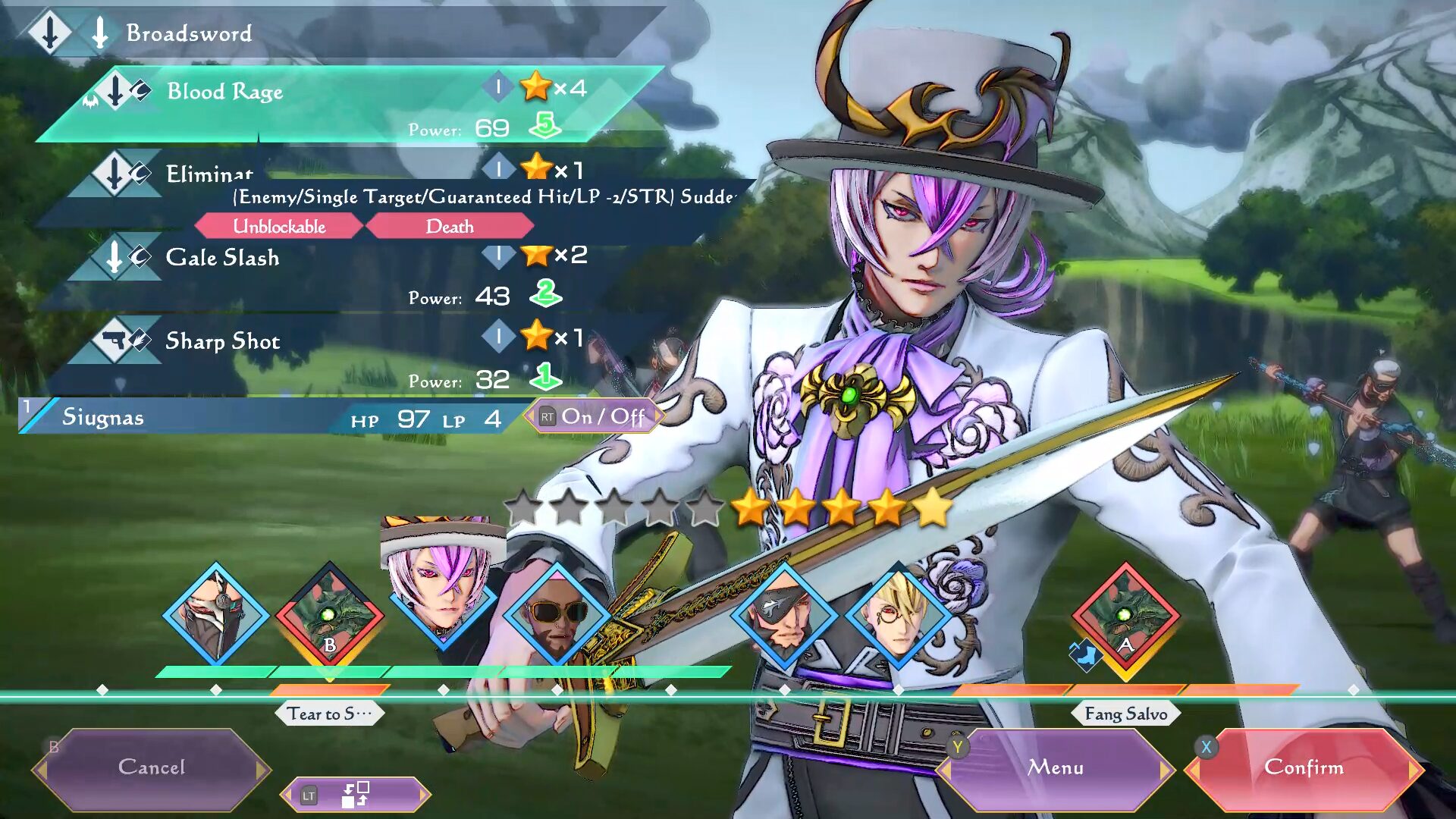Viewport: 1456px width, 819px height.
Task: Select the masked ally timeline portrait
Action: (x=217, y=614)
